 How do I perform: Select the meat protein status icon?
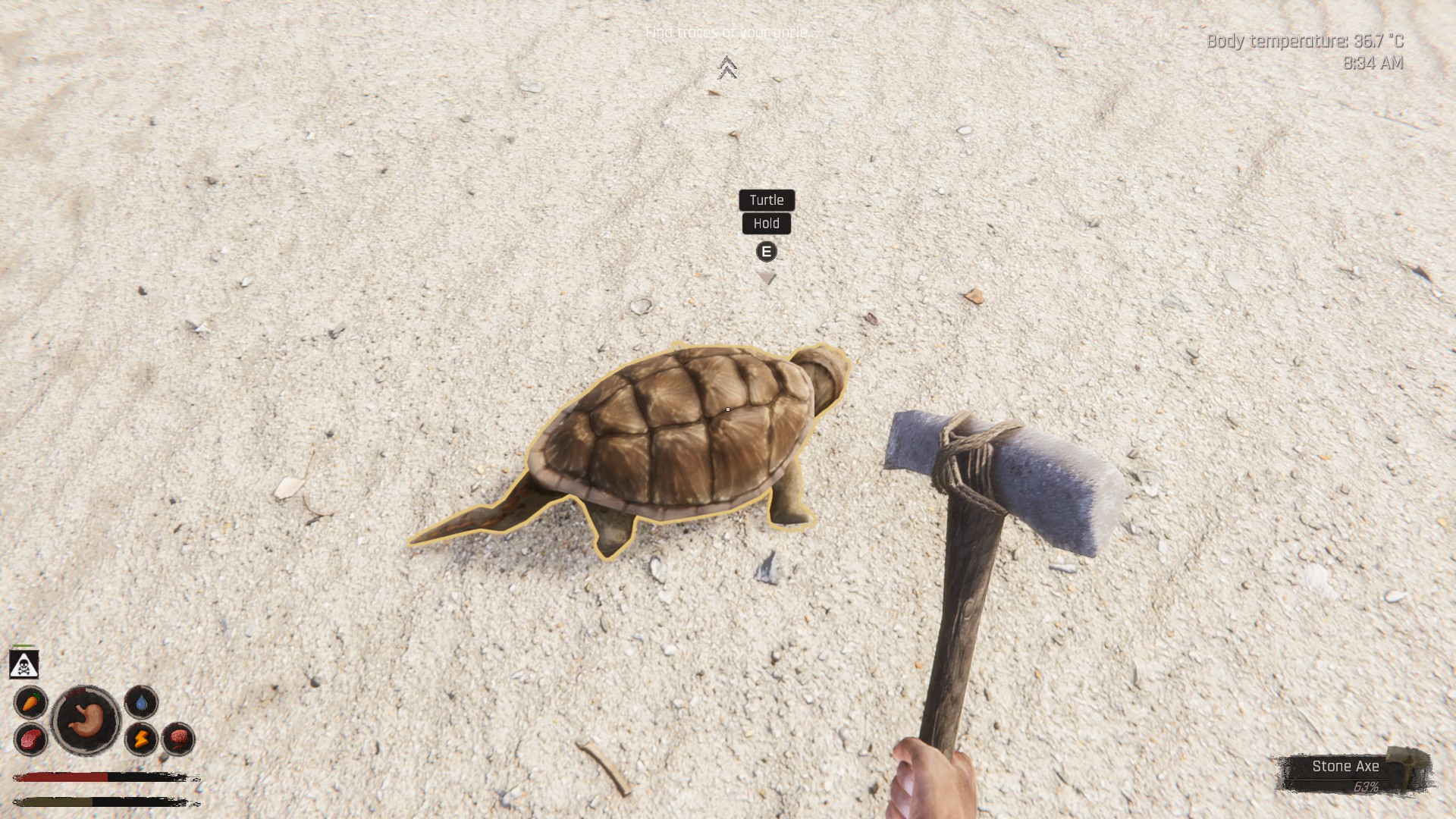31,739
